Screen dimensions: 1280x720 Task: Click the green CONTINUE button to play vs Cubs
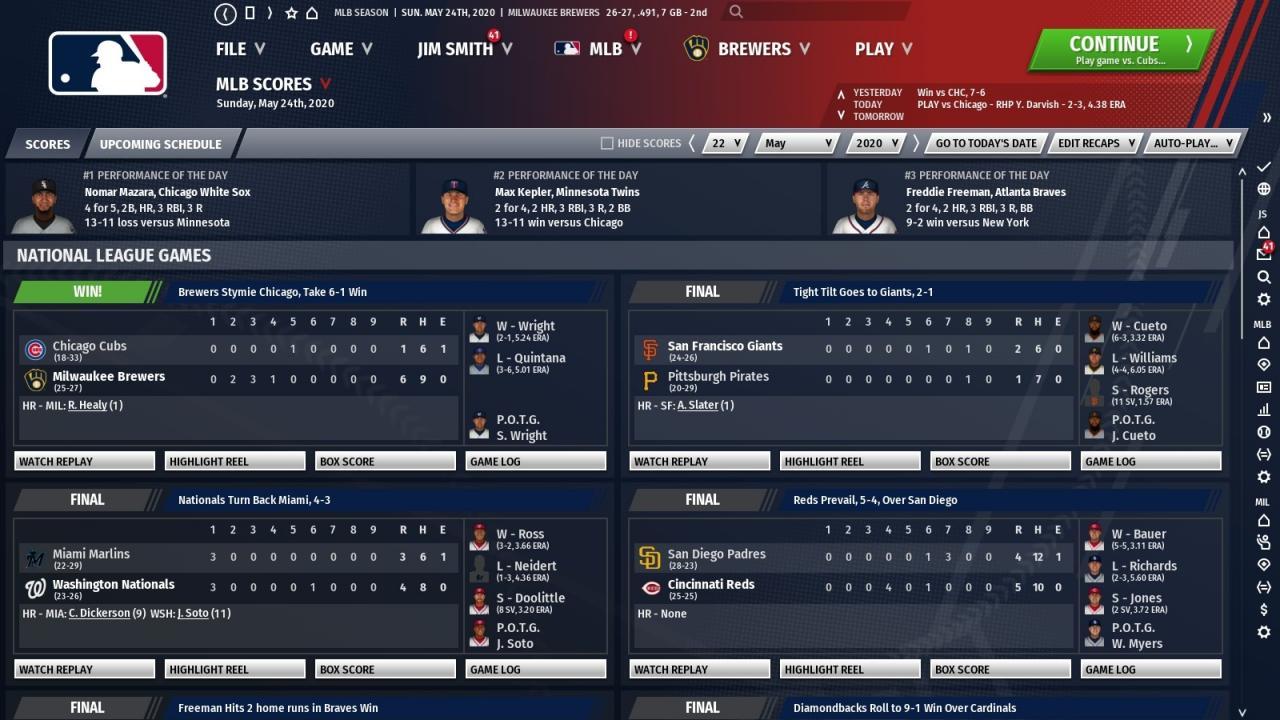(x=1113, y=48)
